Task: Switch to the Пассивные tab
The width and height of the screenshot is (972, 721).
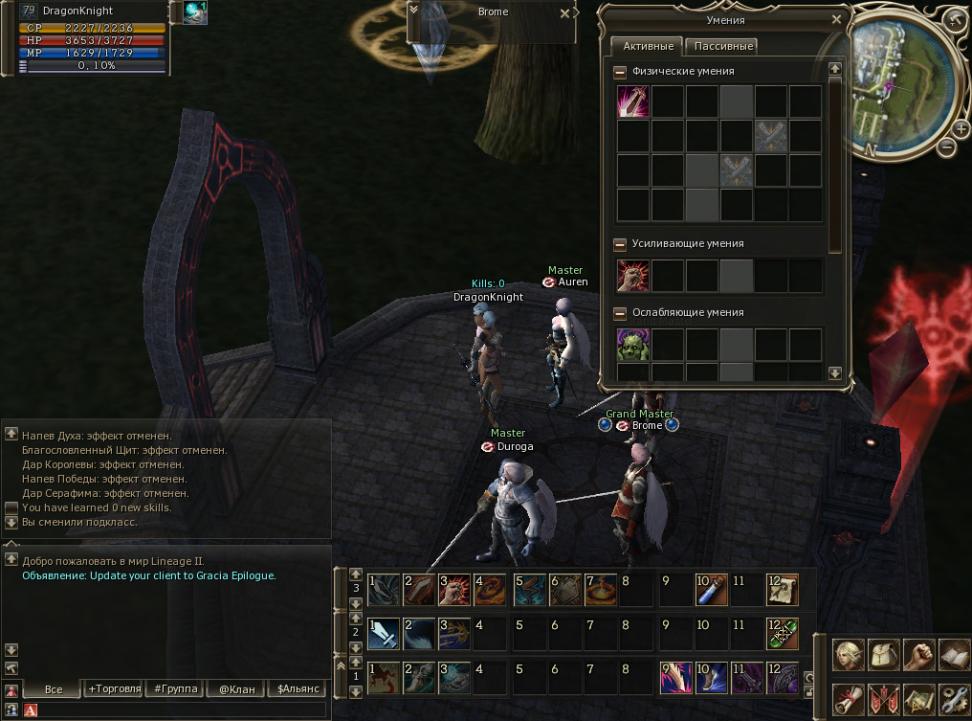Action: [723, 46]
